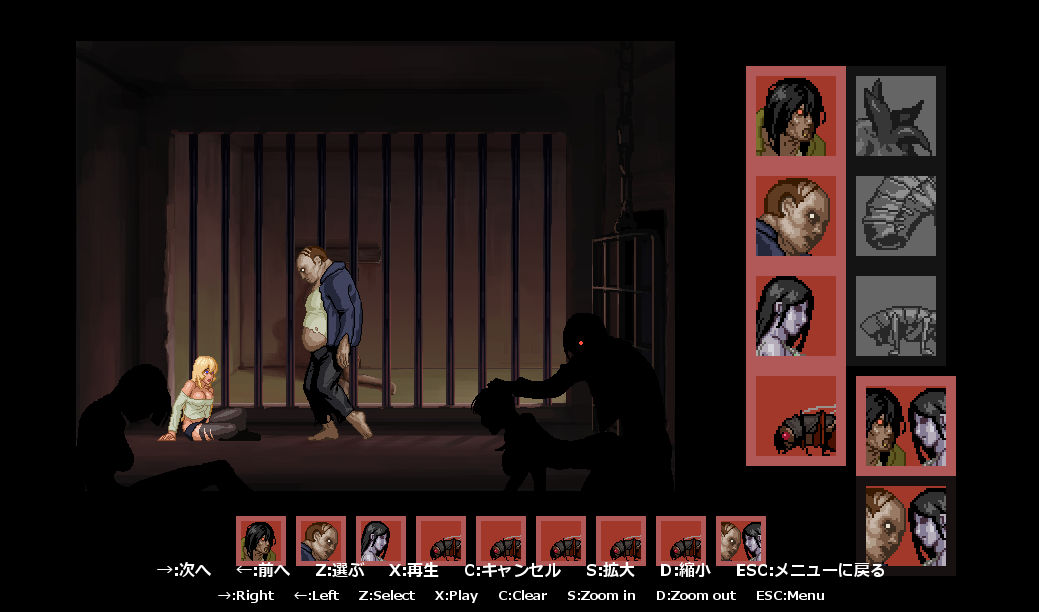
Task: Choose the bald man portrait in the character panel
Action: [796, 216]
